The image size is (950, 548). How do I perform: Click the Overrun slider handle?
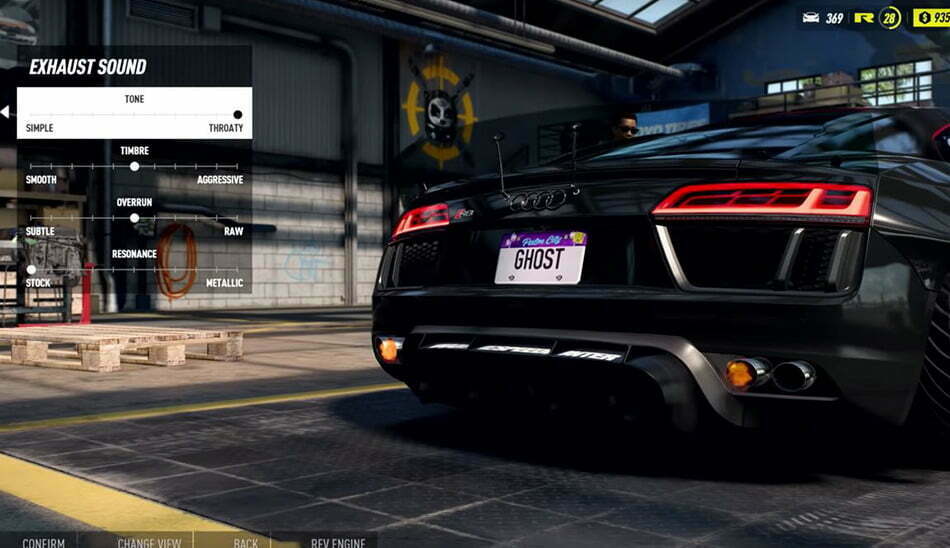coord(134,218)
